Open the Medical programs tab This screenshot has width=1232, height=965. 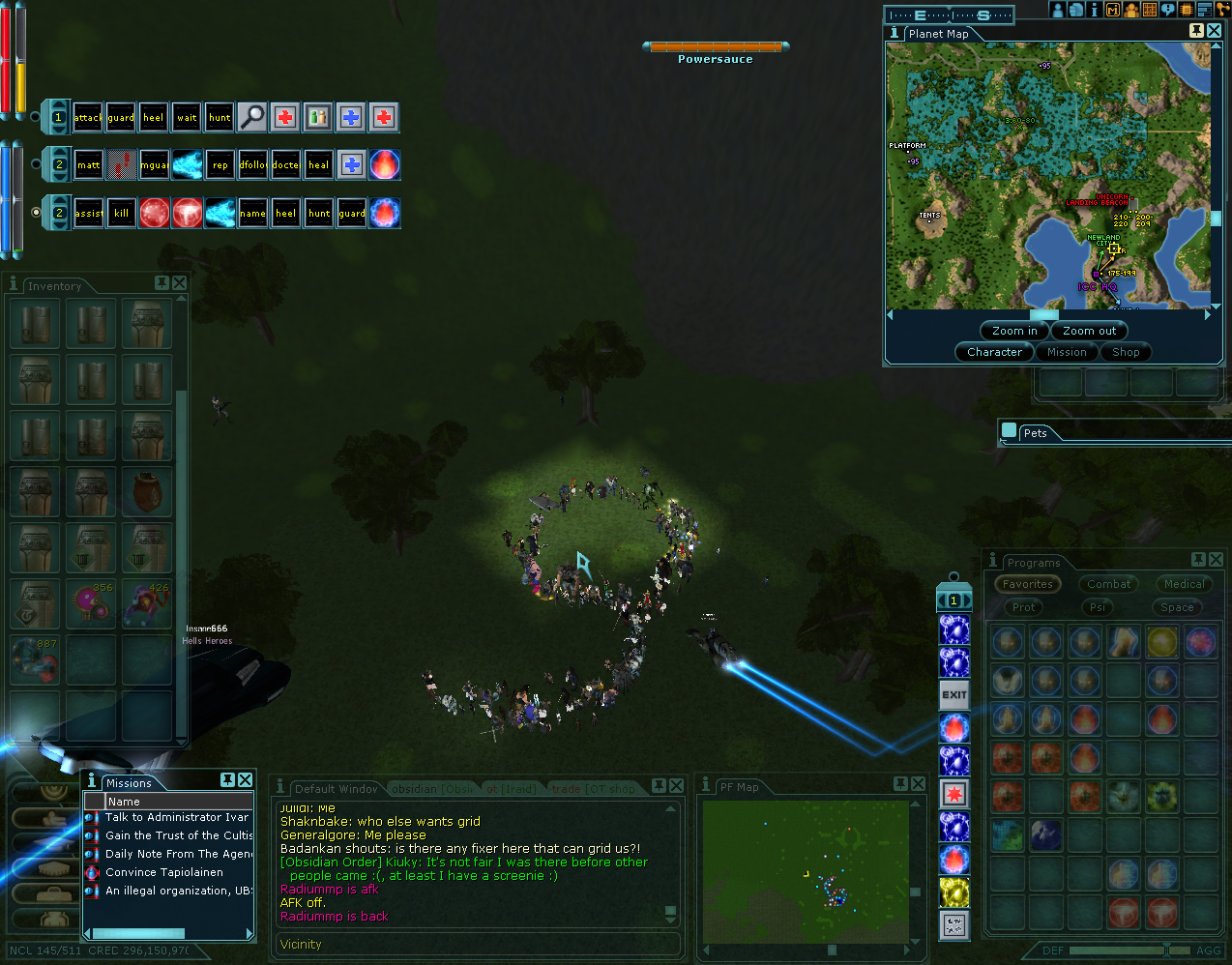tap(1184, 584)
